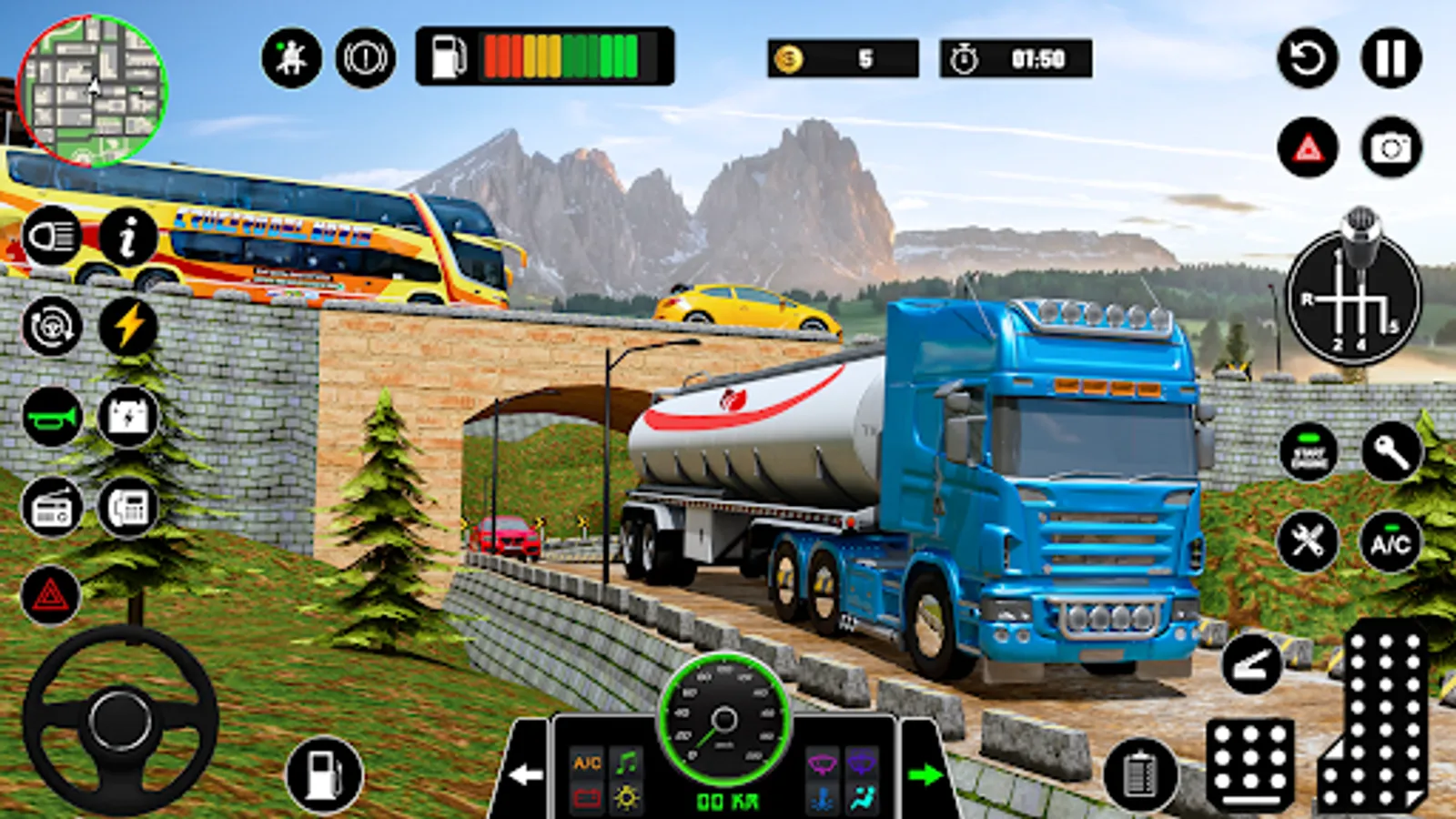The image size is (1456, 819).
Task: Show the info panel
Action: [x=128, y=237]
